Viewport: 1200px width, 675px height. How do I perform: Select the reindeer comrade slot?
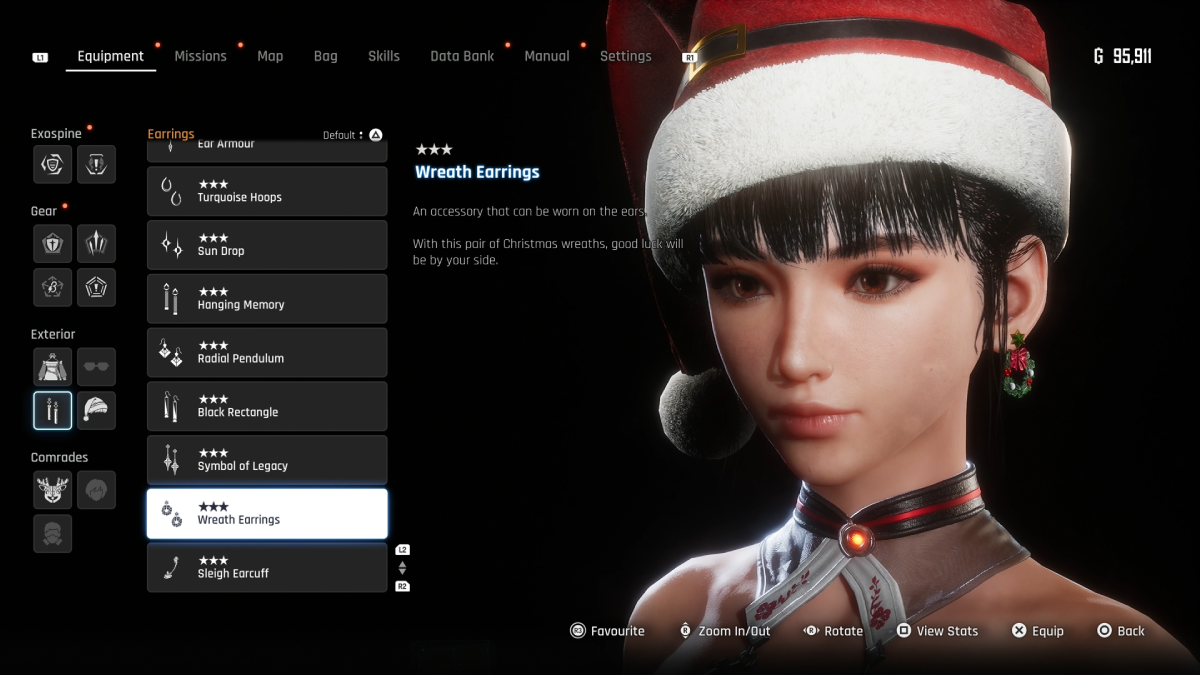[52, 490]
